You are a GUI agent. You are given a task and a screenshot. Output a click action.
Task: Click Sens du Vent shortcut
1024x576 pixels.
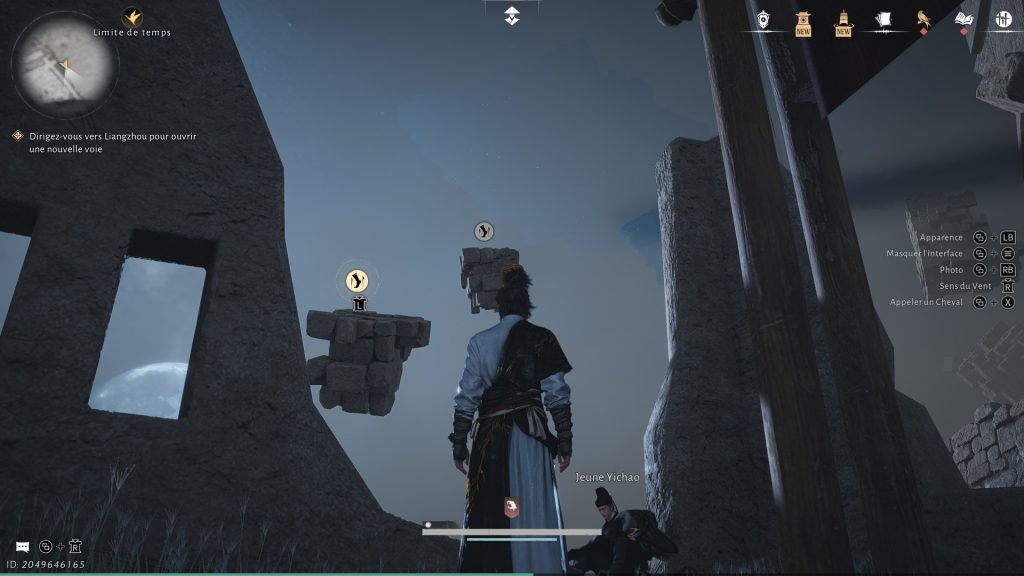click(x=939, y=286)
